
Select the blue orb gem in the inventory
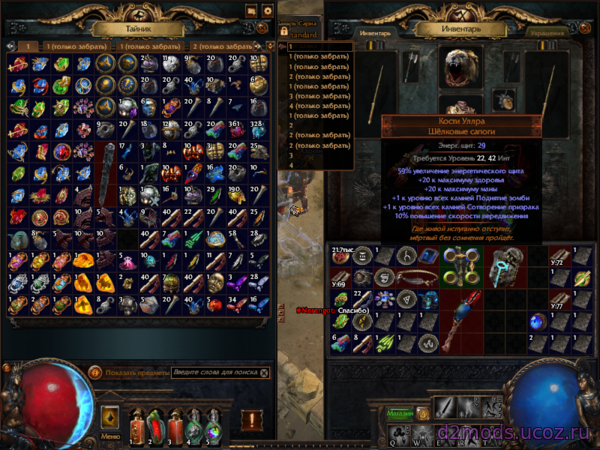(535, 321)
